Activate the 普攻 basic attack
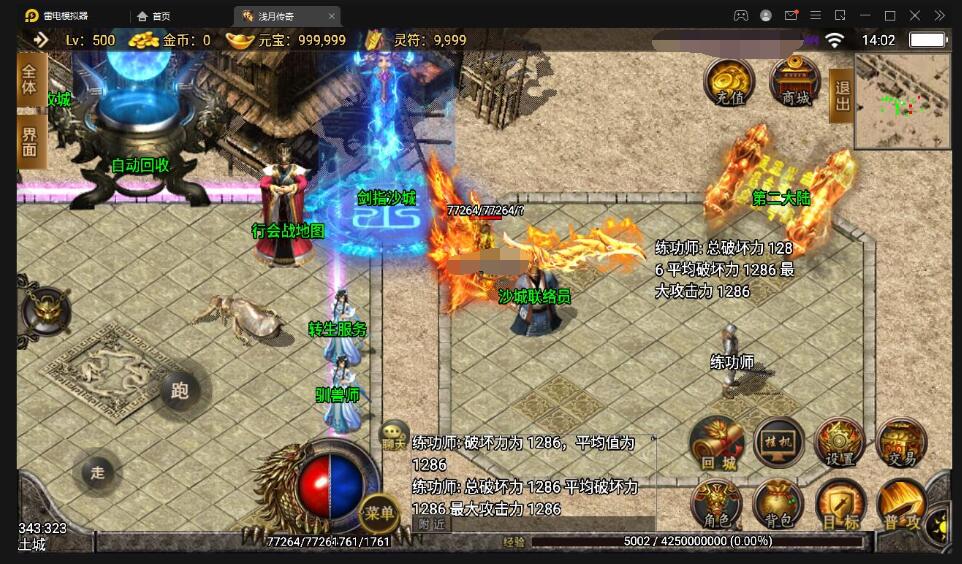The width and height of the screenshot is (962, 564). [x=900, y=506]
